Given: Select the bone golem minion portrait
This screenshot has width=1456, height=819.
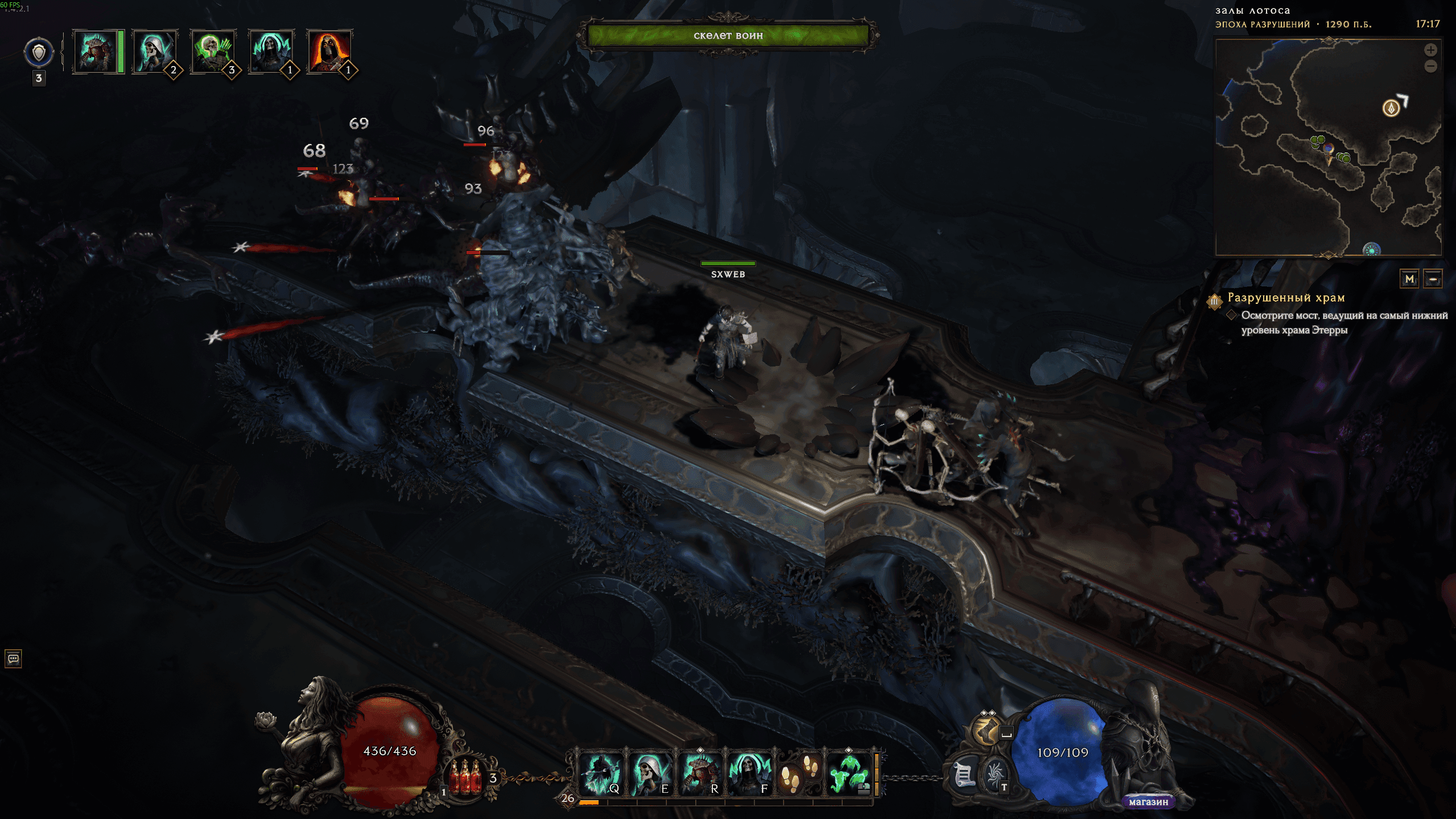Looking at the screenshot, I should pyautogui.click(x=95, y=52).
